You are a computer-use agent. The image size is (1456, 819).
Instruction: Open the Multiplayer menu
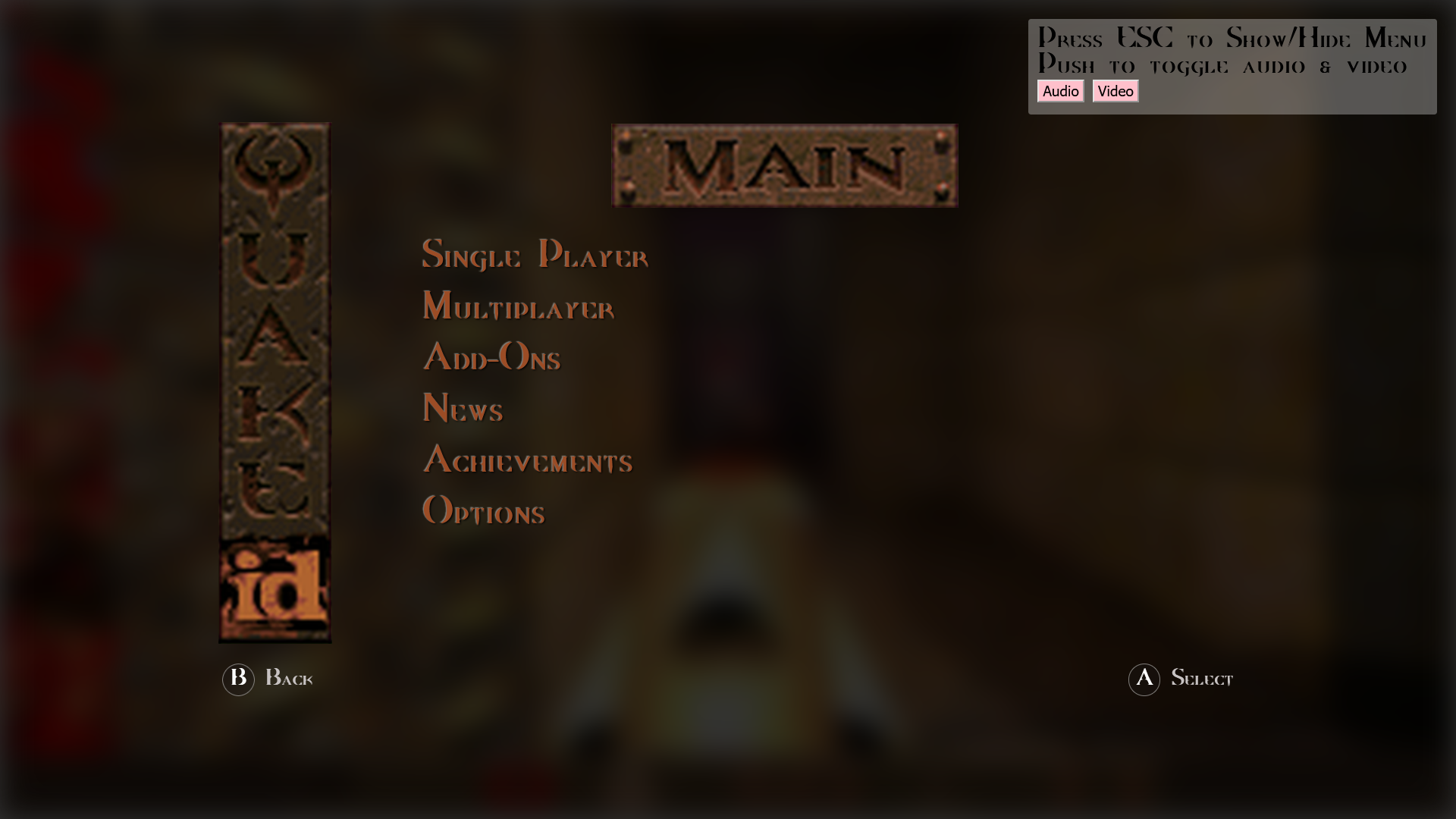click(518, 308)
